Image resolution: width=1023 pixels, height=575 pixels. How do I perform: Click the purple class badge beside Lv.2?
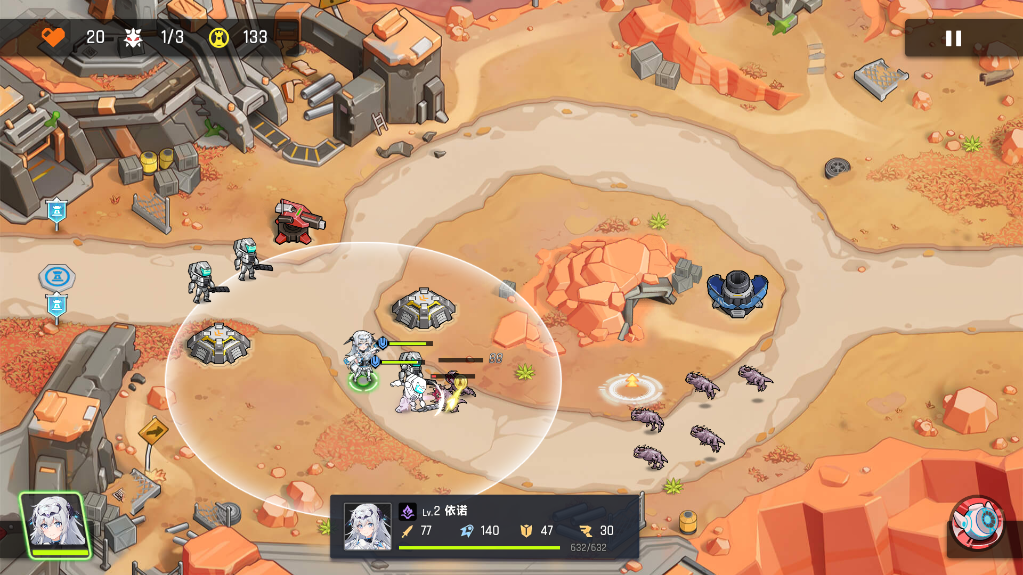(x=407, y=511)
